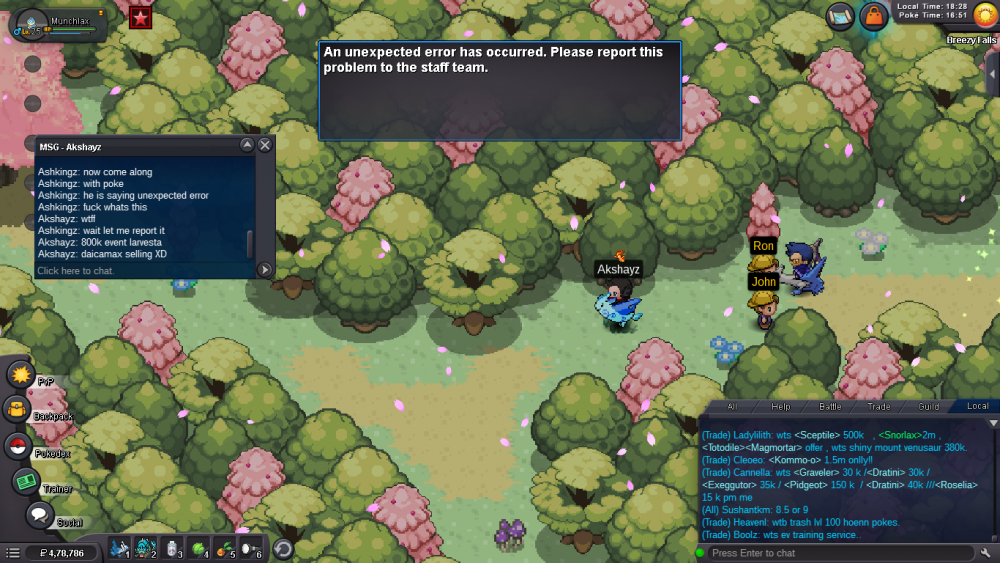Screen dimensions: 1000x563
Task: Open the Pokedex
Action: tap(18, 446)
